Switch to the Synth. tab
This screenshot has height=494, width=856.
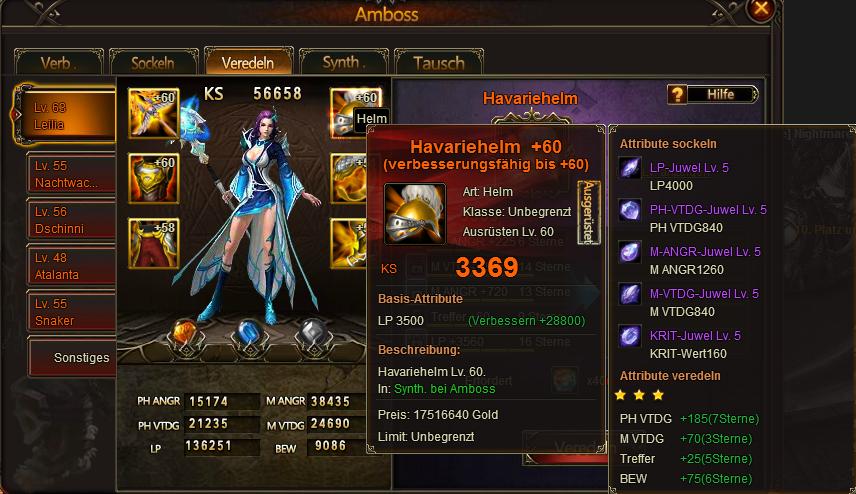pyautogui.click(x=343, y=63)
